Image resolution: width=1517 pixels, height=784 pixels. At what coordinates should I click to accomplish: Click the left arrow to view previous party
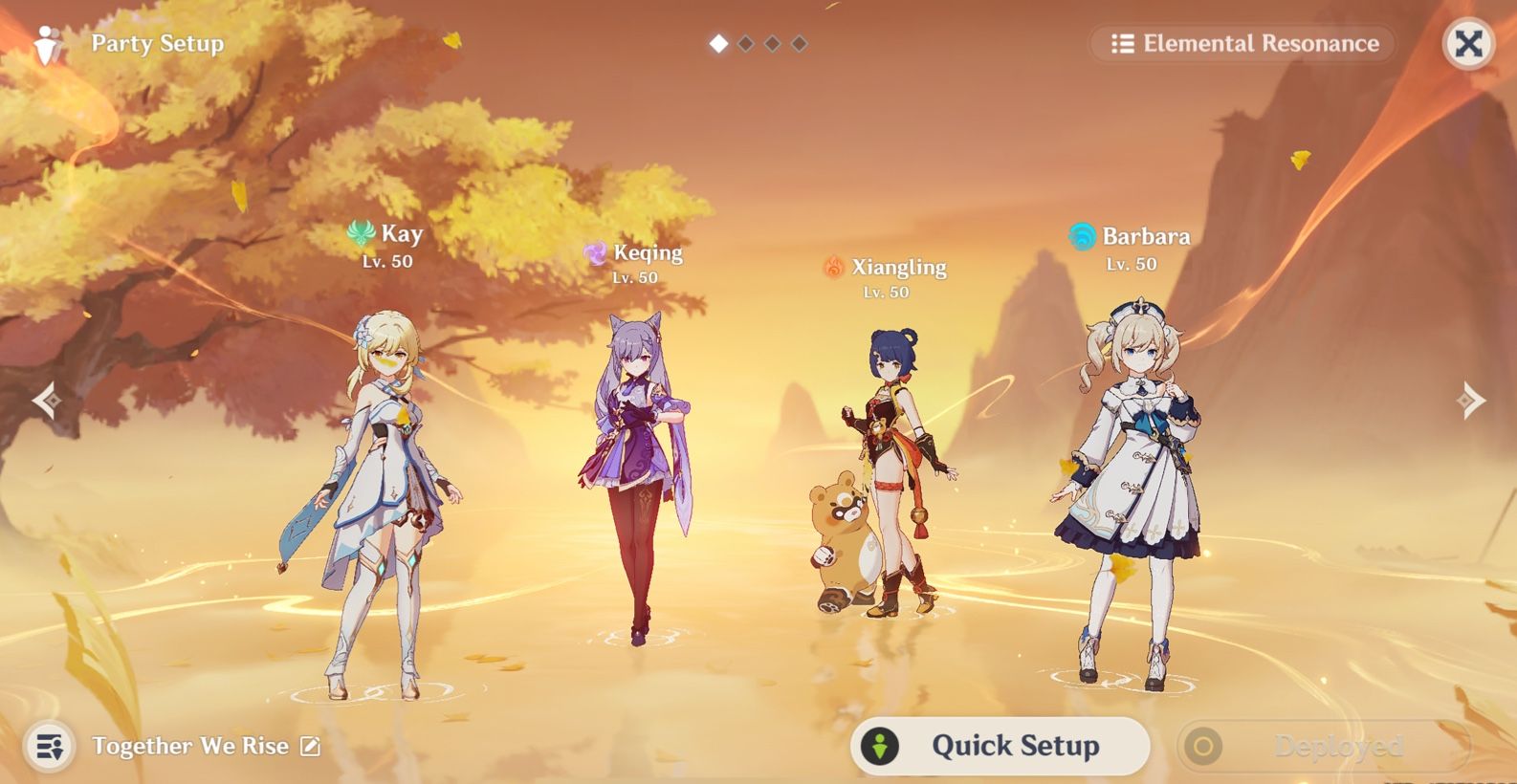(x=47, y=399)
